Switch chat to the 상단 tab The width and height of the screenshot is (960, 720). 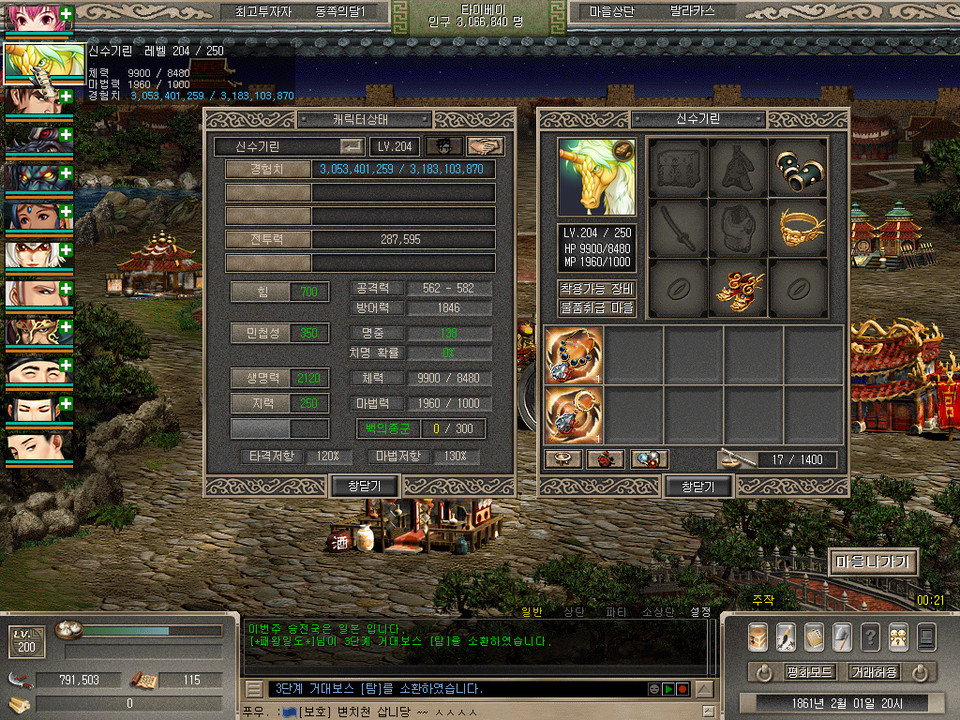[574, 612]
